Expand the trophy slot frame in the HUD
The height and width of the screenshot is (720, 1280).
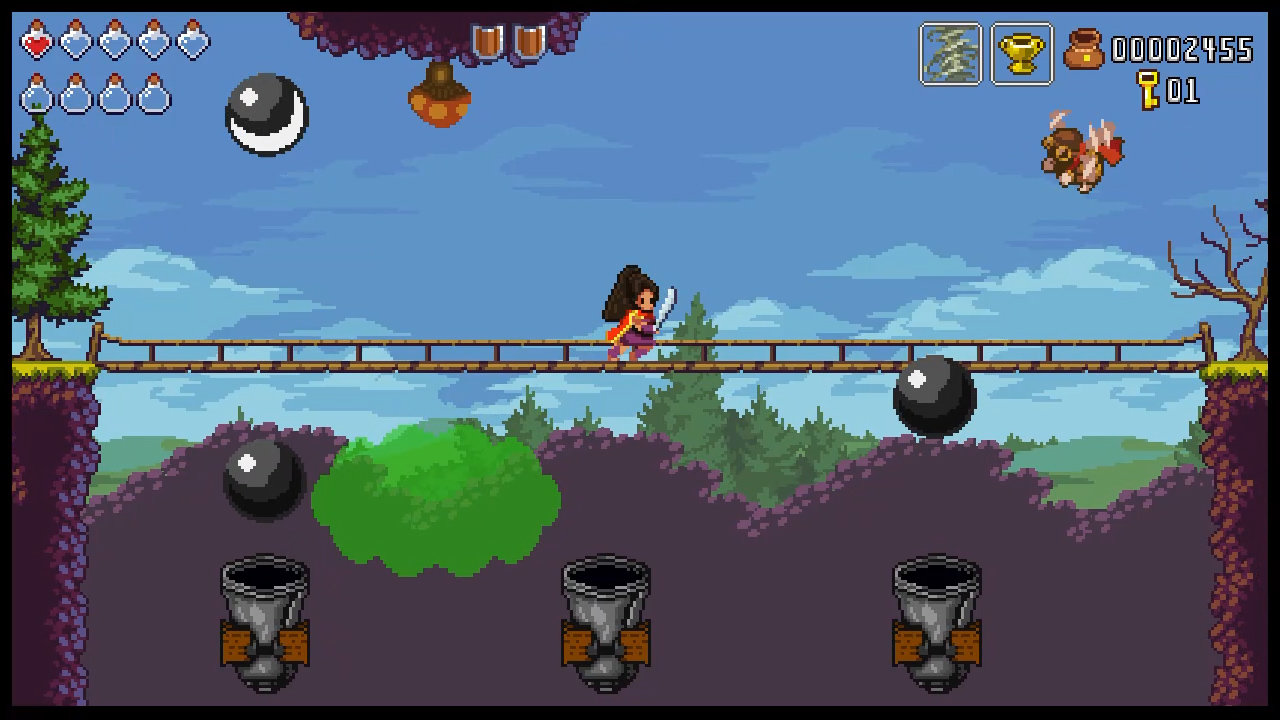pyautogui.click(x=1021, y=53)
